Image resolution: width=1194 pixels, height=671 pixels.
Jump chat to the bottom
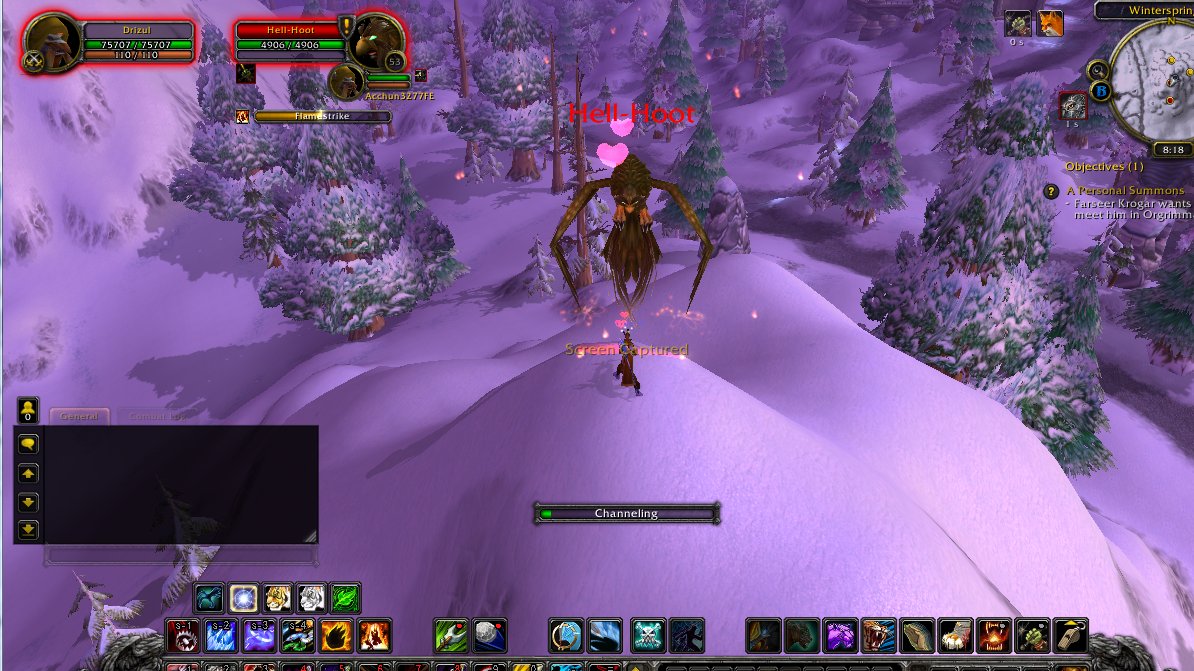point(28,529)
